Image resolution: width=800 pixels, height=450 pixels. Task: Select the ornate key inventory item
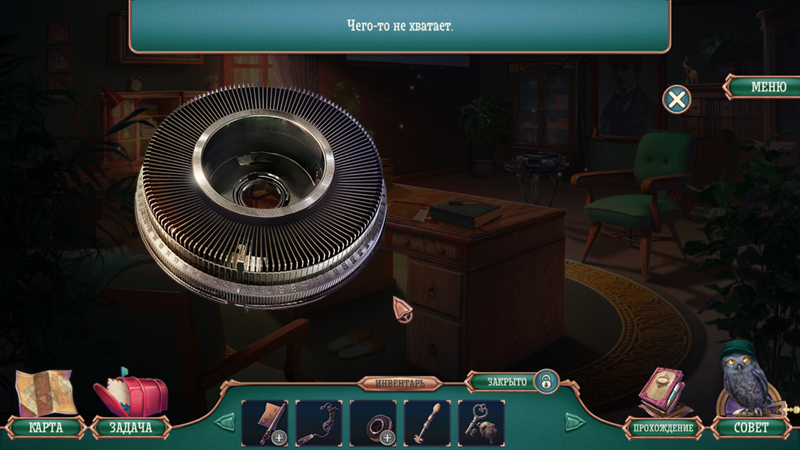[x=481, y=422]
